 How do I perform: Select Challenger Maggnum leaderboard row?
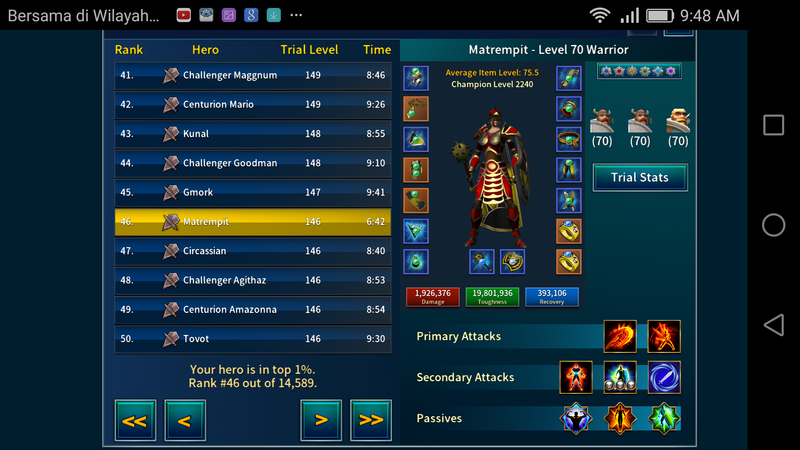tap(253, 75)
